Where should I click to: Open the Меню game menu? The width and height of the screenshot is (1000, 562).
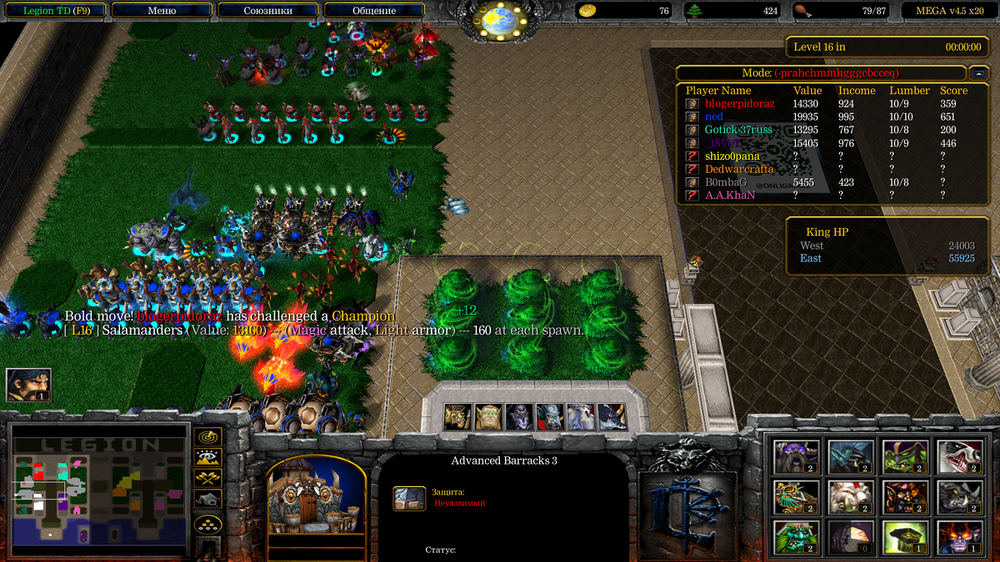pos(162,10)
